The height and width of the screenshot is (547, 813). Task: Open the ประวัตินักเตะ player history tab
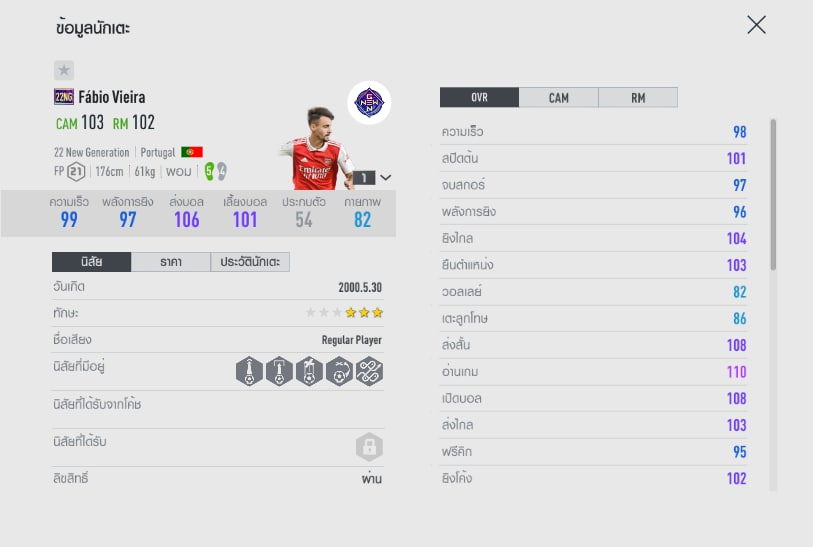[250, 262]
